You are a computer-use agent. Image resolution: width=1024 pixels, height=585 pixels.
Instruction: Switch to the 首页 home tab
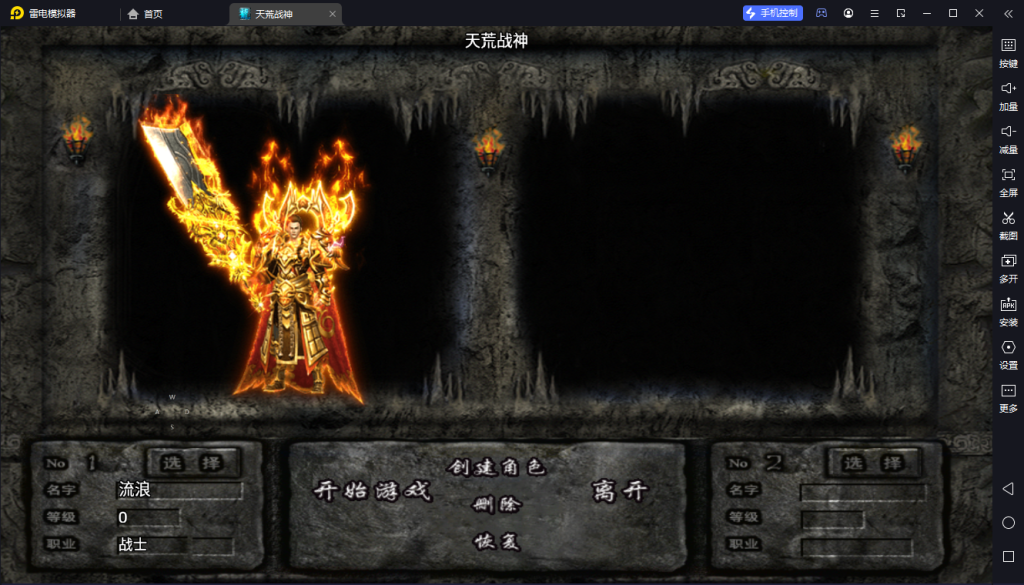click(146, 14)
